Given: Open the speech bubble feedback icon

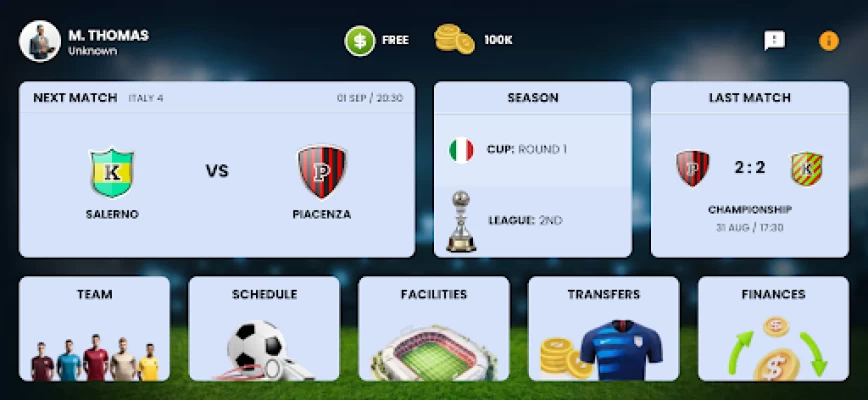Looking at the screenshot, I should [x=774, y=41].
